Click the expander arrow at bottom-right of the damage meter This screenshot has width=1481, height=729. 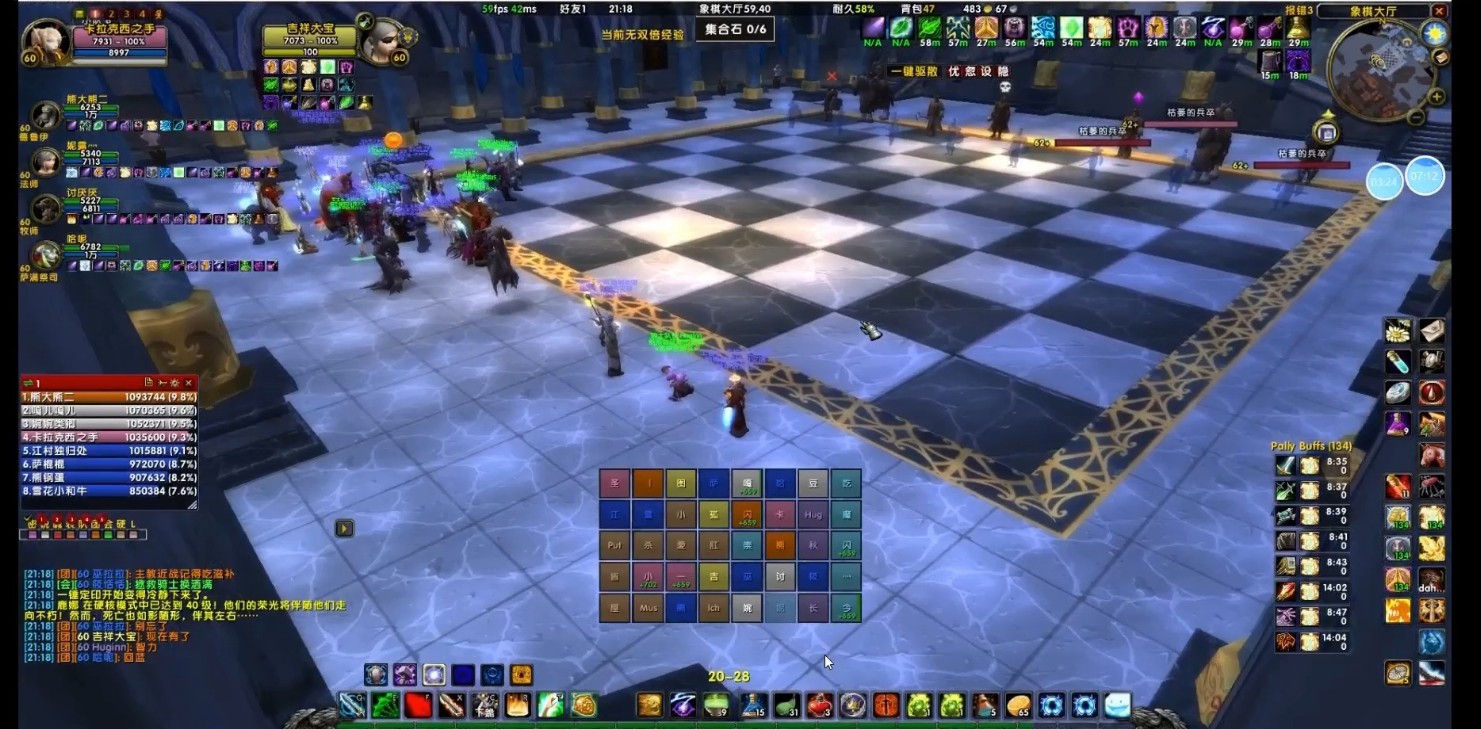[192, 506]
